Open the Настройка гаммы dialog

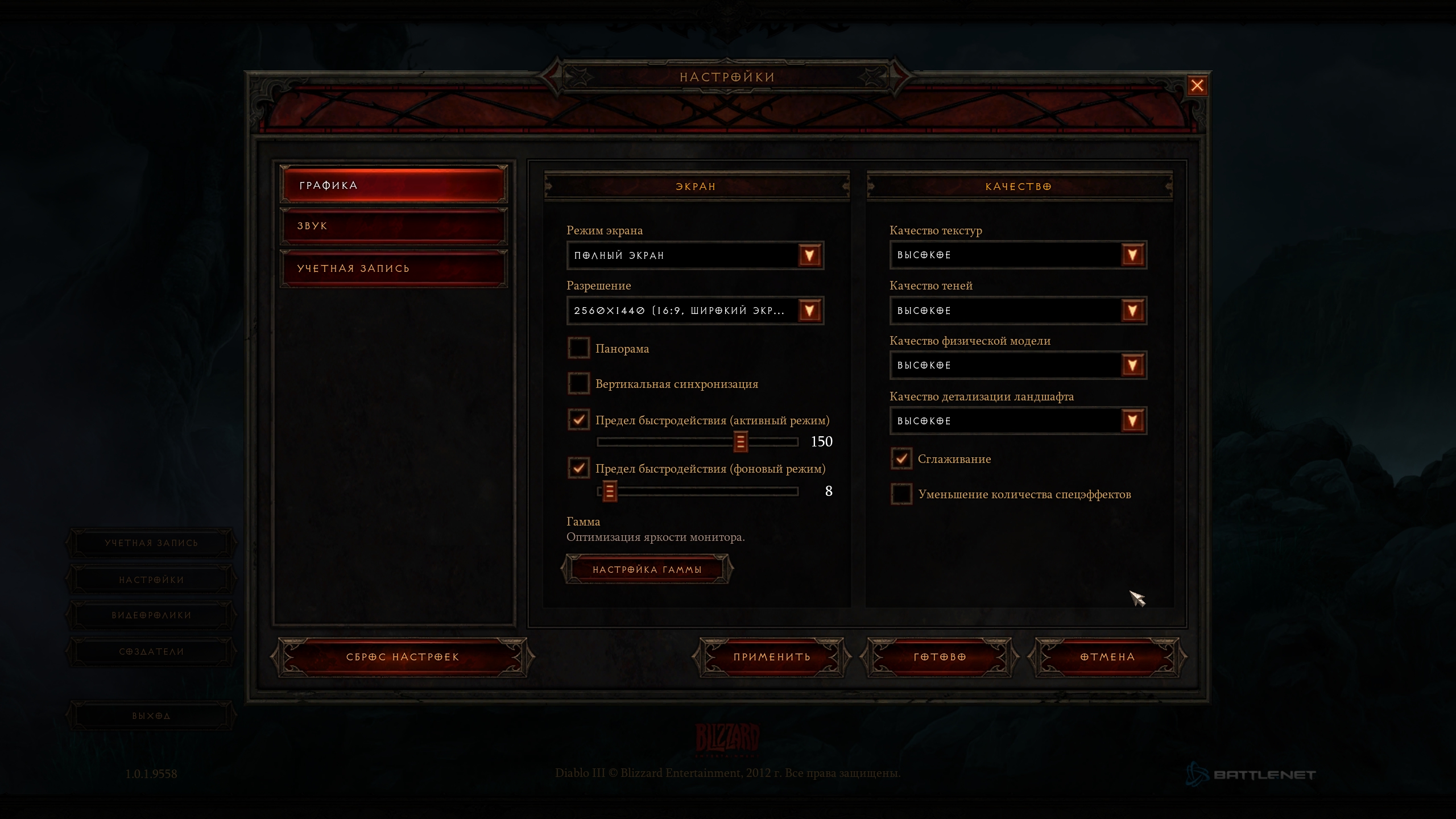point(647,569)
